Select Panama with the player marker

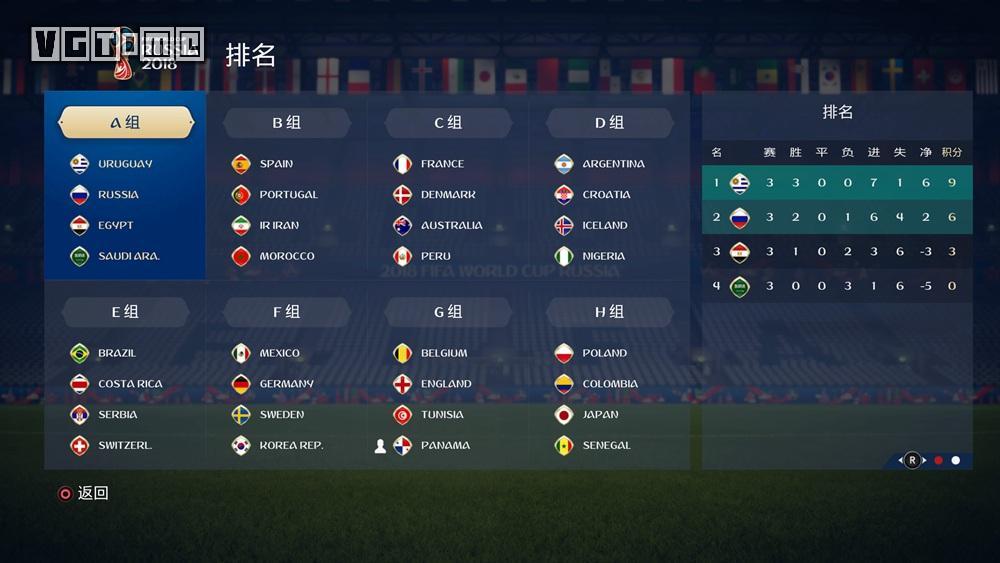point(444,446)
